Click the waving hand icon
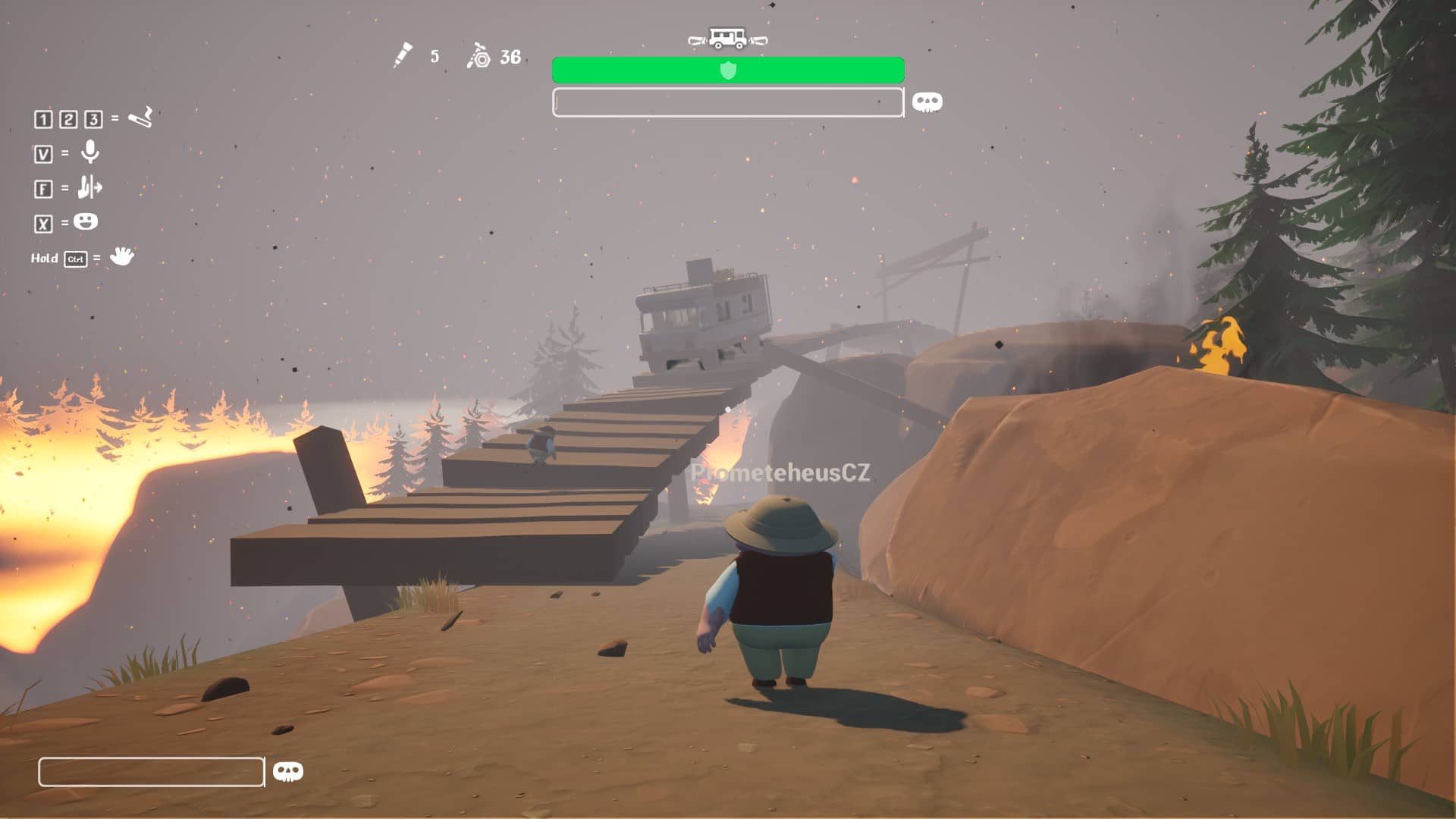 pyautogui.click(x=121, y=256)
